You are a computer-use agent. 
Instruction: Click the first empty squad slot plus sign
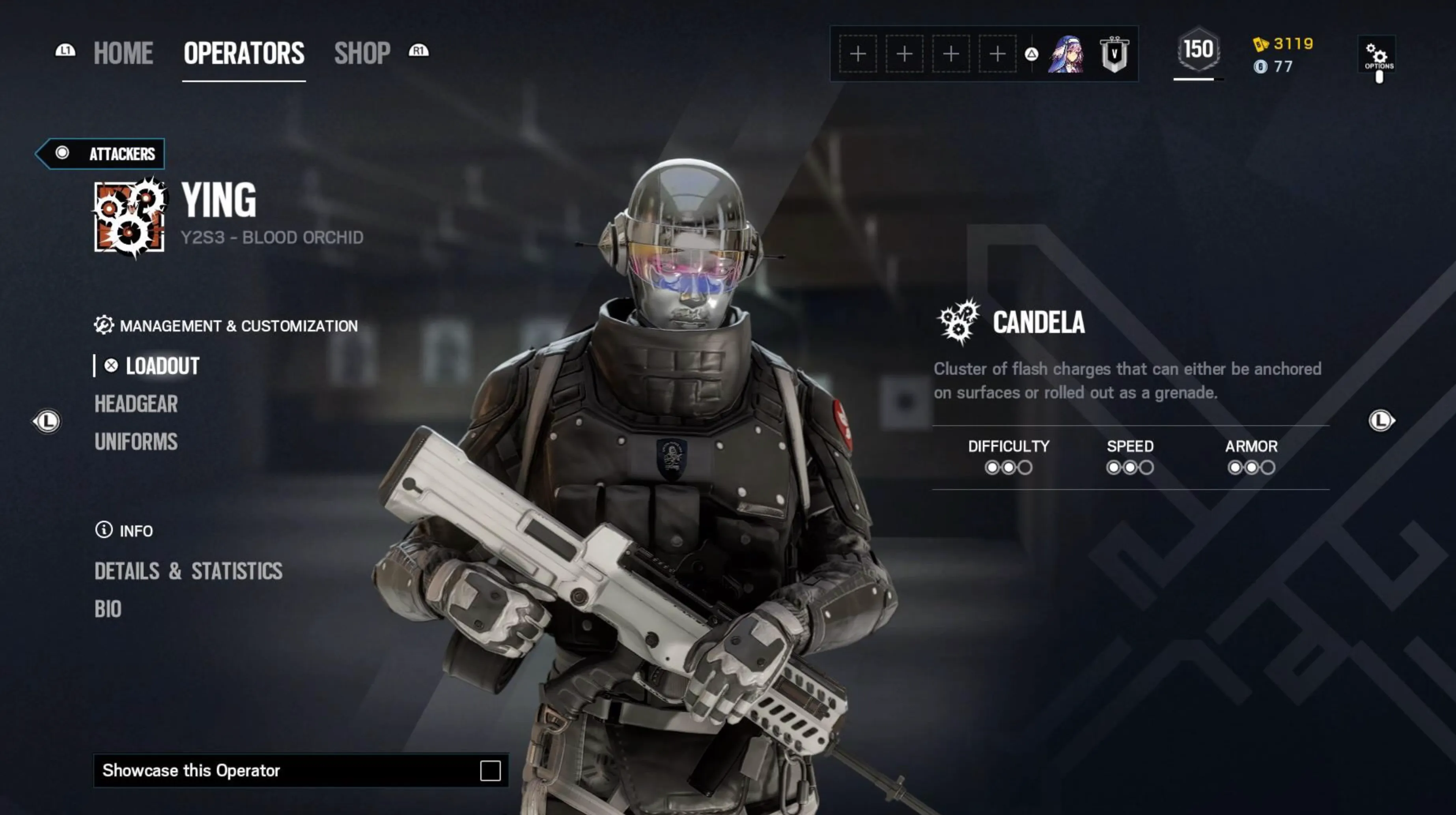(x=858, y=54)
